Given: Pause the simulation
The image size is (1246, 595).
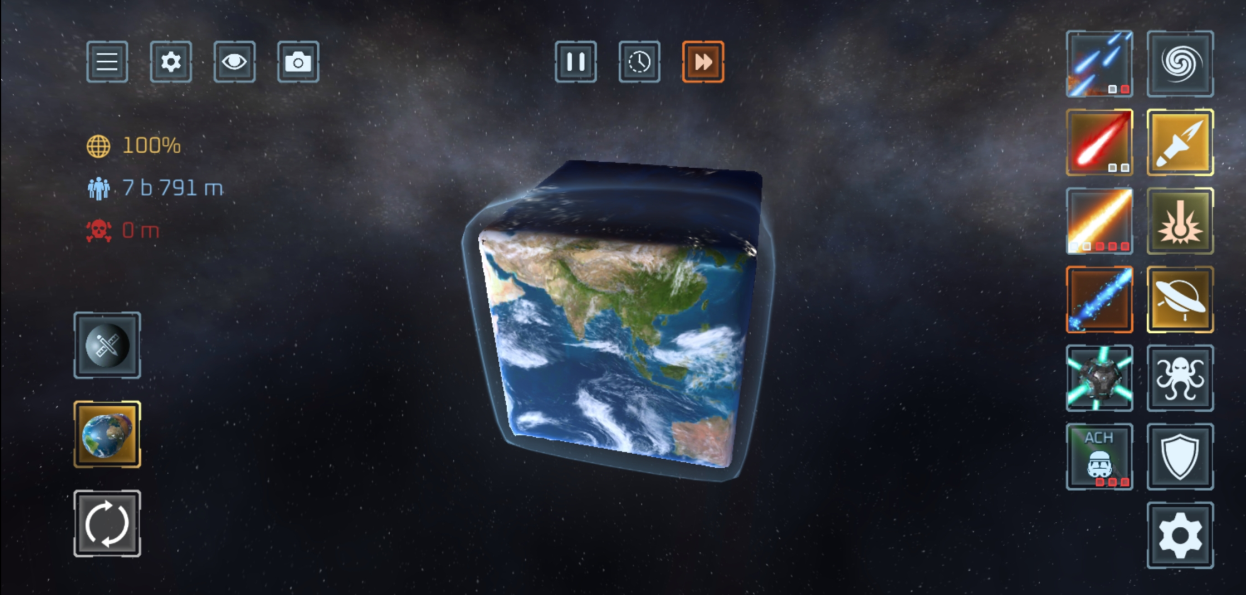Looking at the screenshot, I should click(576, 62).
